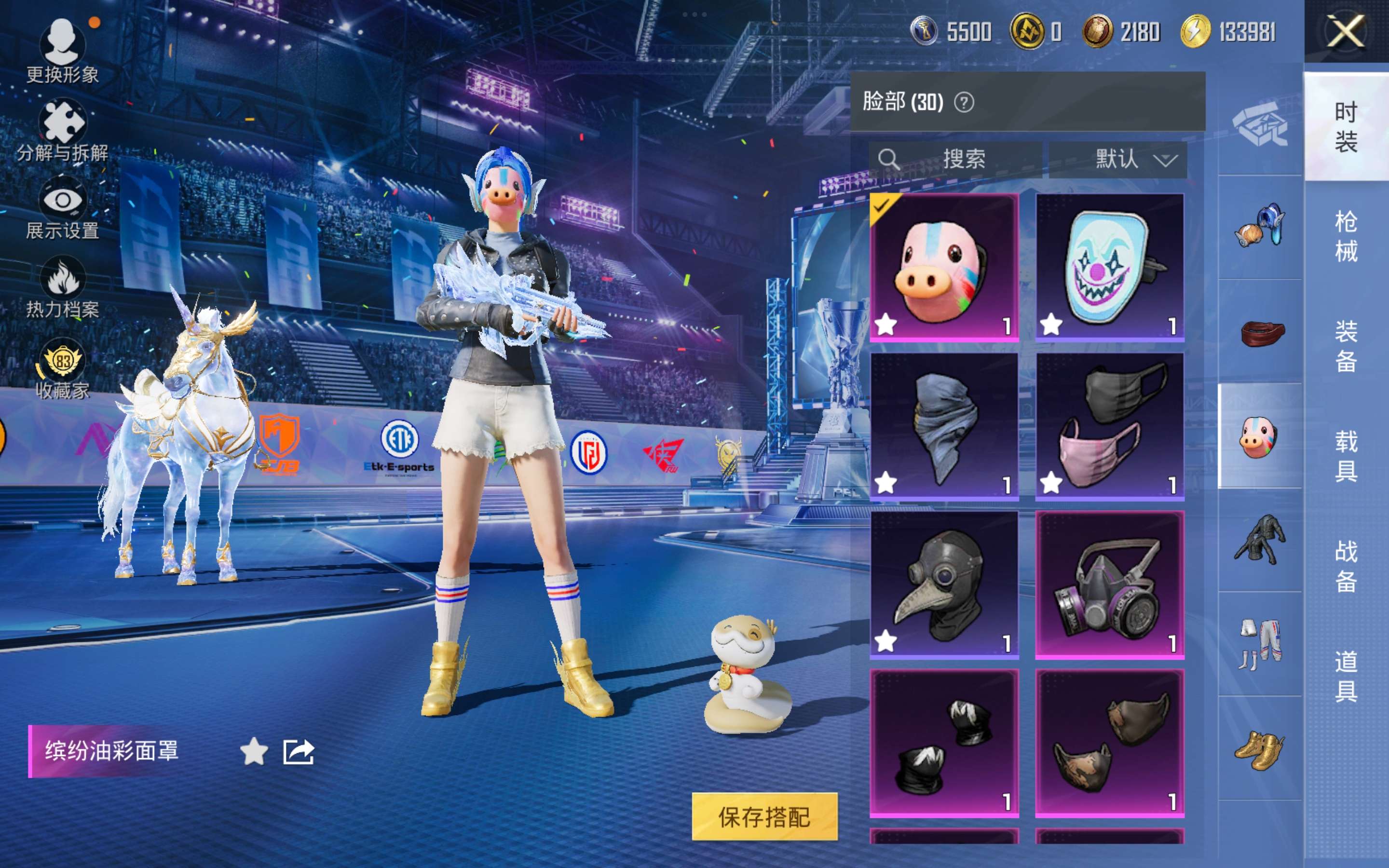Click the help question mark beside 脸部
Screen dimensions: 1389x868
[x=964, y=103]
